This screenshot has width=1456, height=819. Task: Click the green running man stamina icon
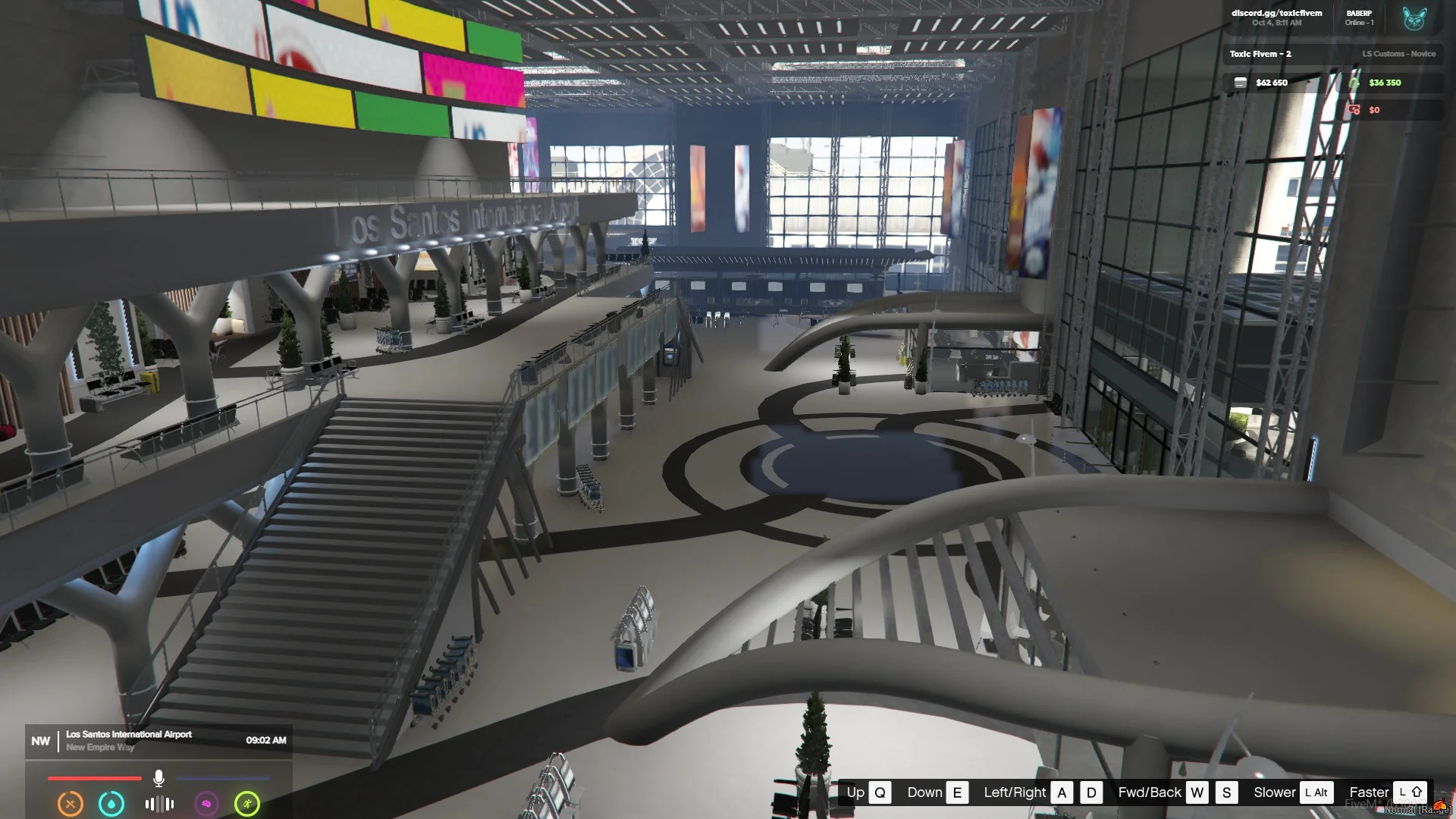247,803
